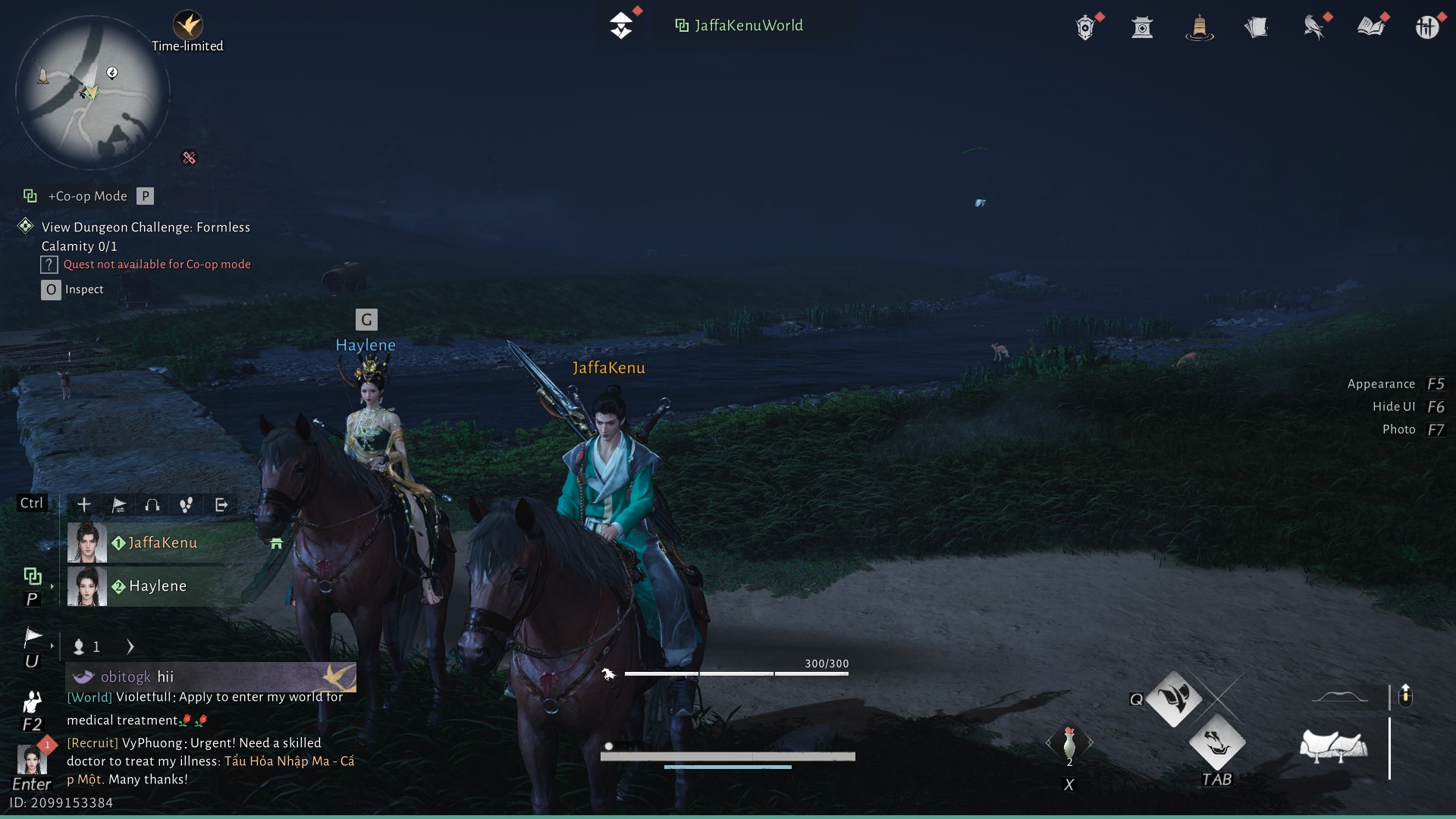Click the headphones icon in party toolbar
The image size is (1456, 819).
[x=152, y=505]
